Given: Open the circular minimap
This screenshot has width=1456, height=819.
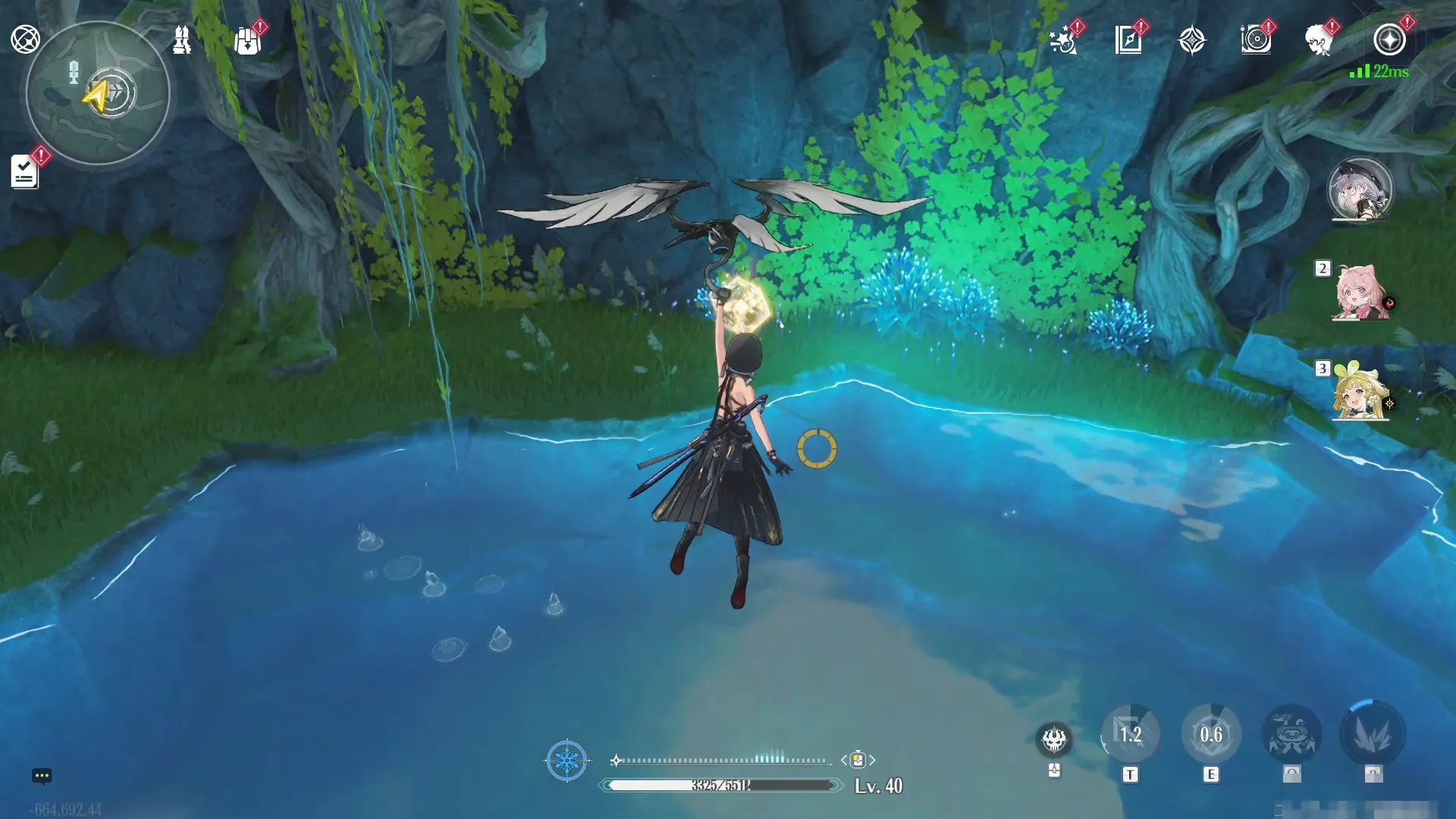Looking at the screenshot, I should point(98,93).
